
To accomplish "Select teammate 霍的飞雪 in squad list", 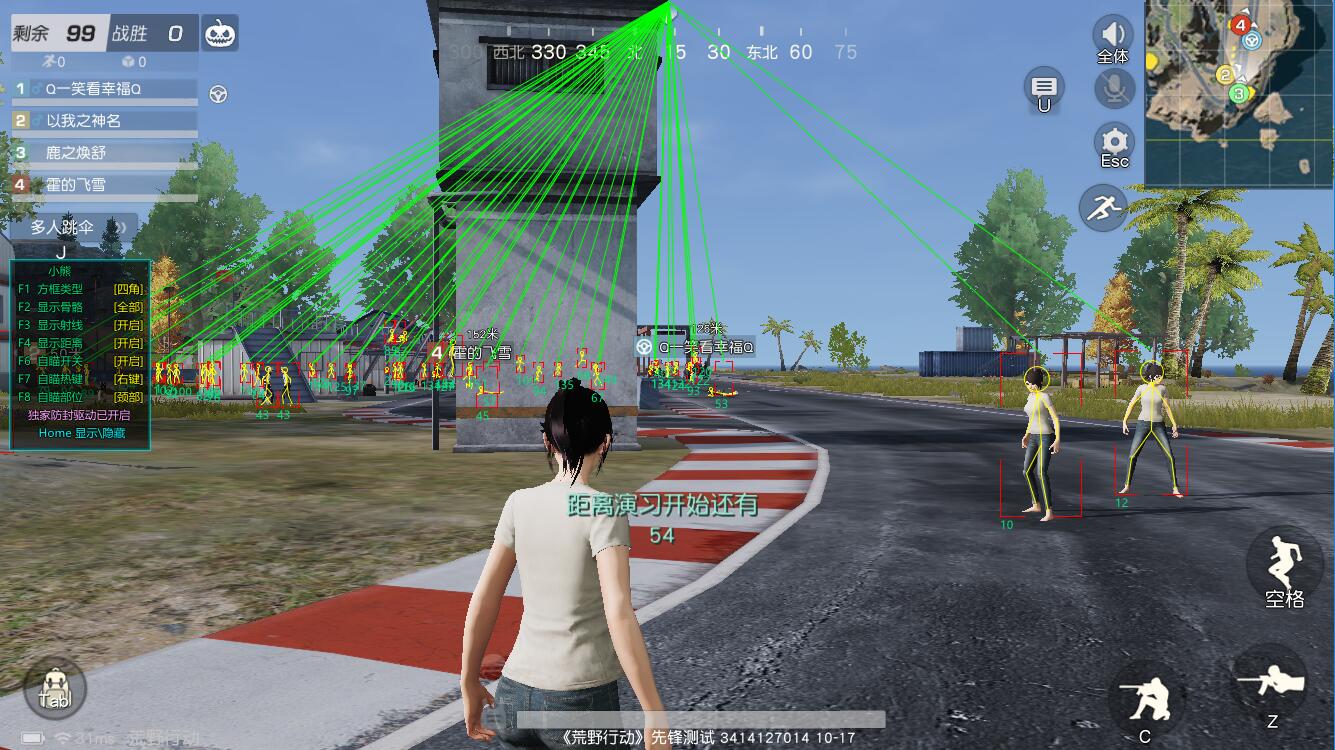I will [x=105, y=185].
